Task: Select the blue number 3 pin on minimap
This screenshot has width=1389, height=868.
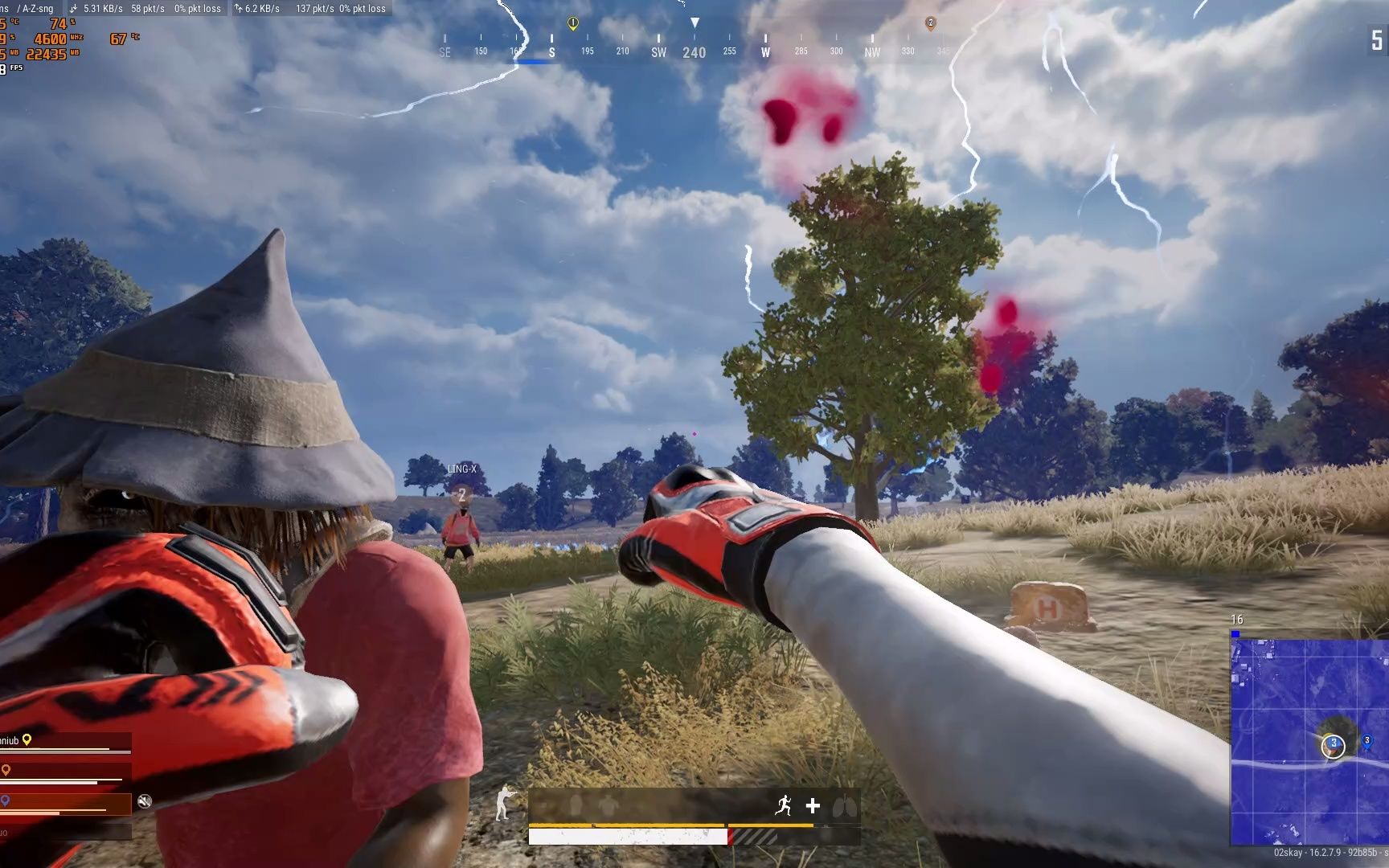Action: 1366,742
